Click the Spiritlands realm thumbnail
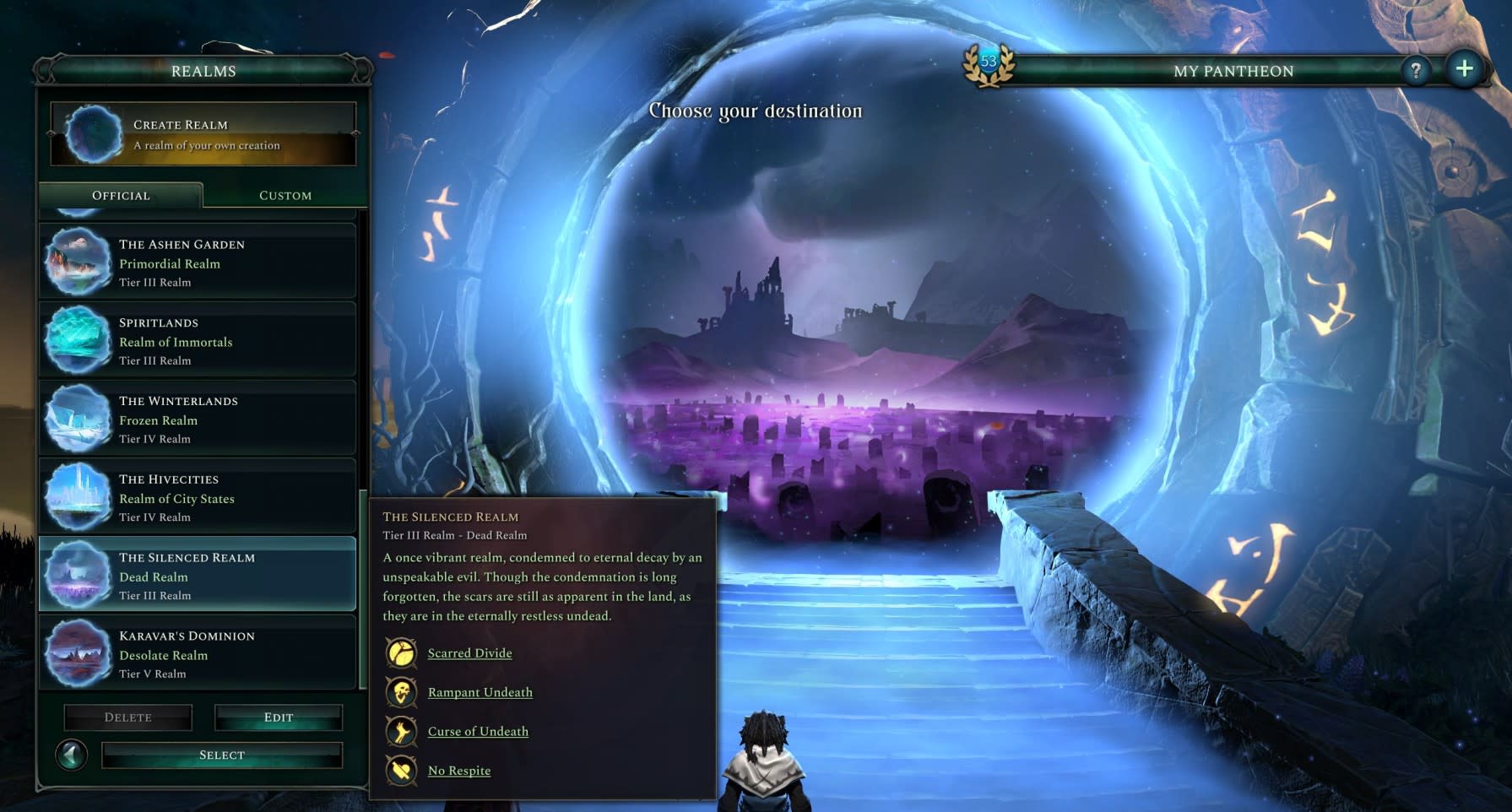Image resolution: width=1512 pixels, height=812 pixels. [78, 340]
